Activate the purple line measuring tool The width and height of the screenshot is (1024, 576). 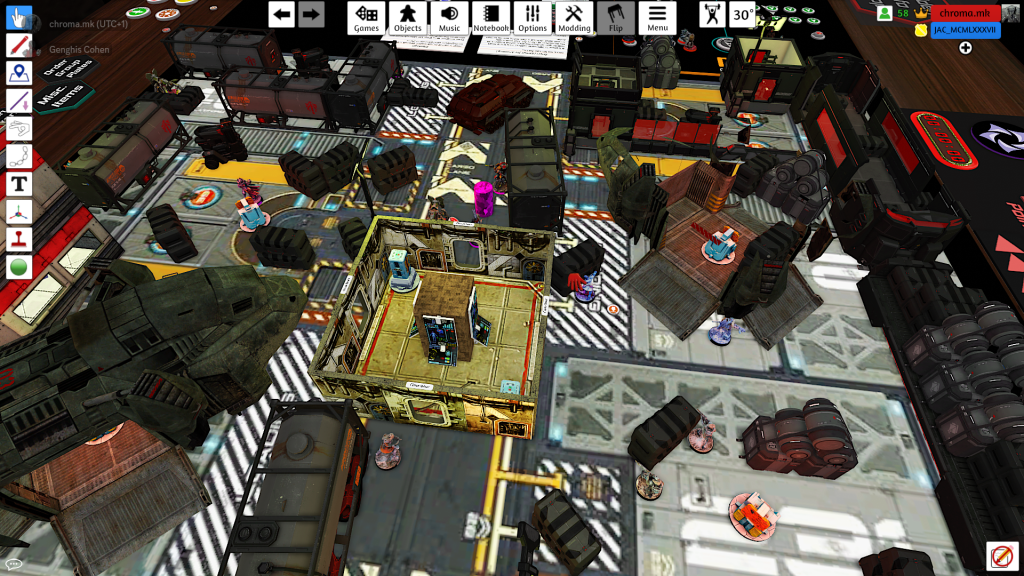[19, 101]
